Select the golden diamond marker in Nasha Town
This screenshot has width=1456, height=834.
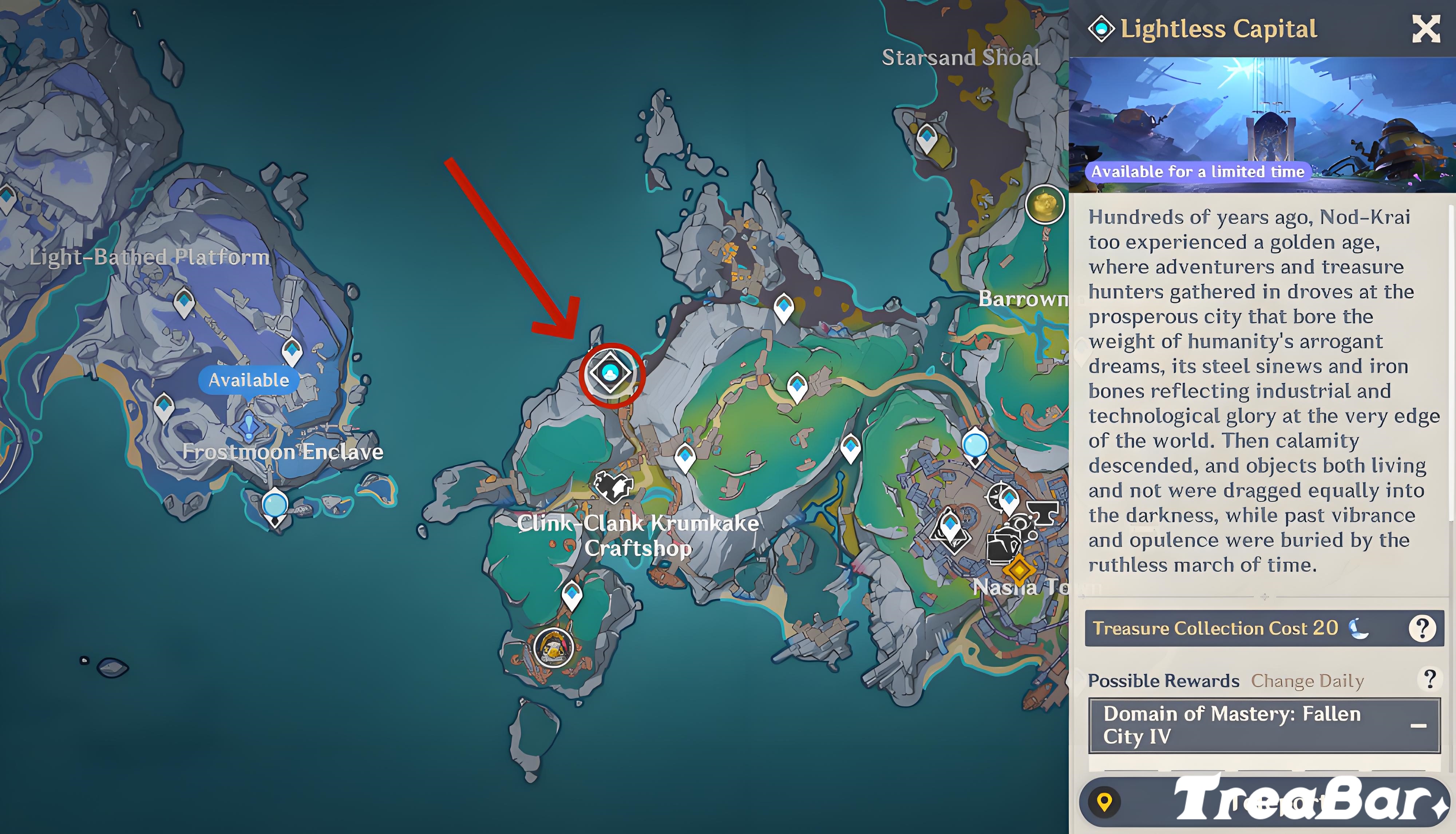tap(1019, 569)
